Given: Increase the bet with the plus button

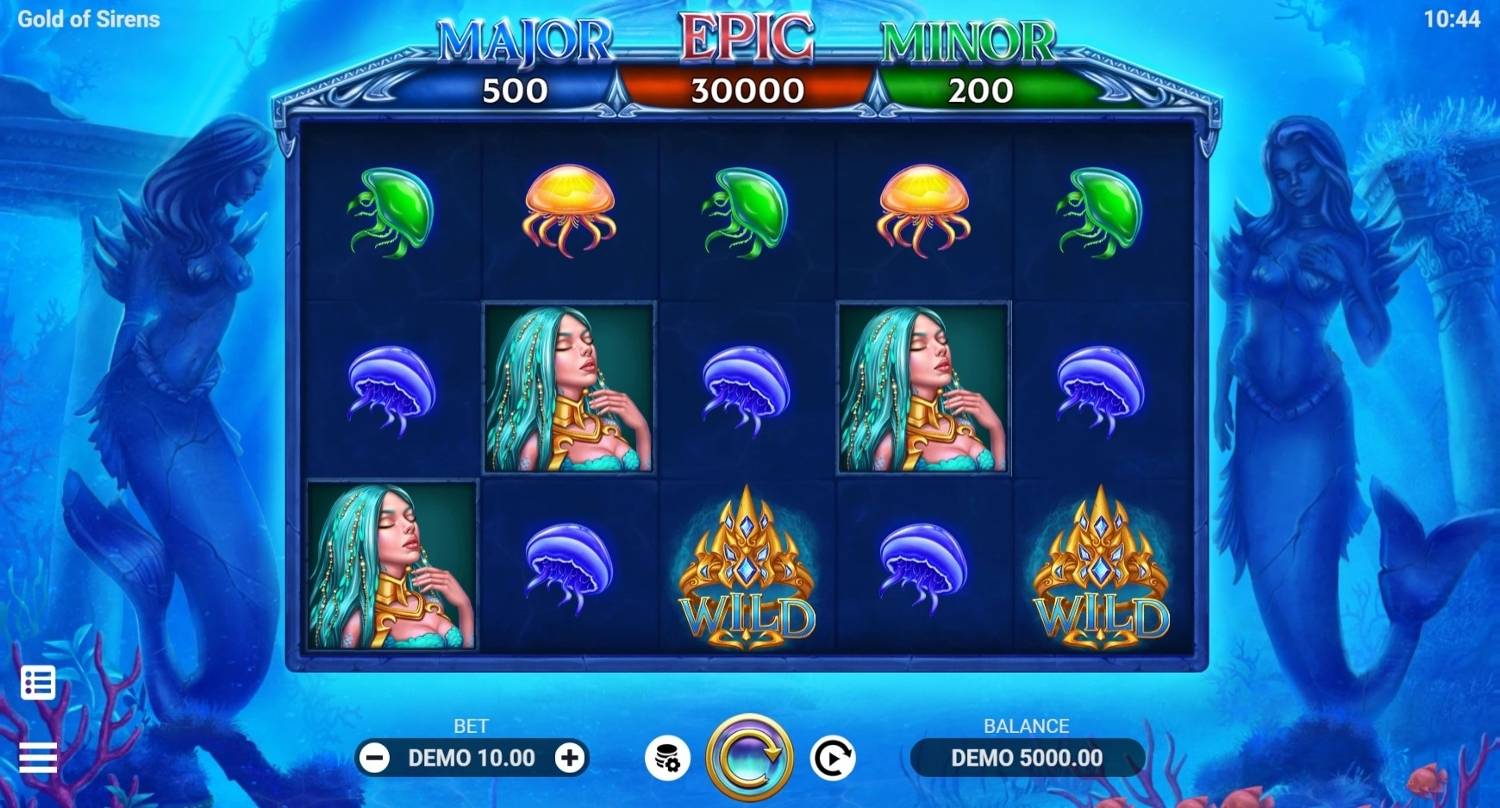Looking at the screenshot, I should [569, 758].
